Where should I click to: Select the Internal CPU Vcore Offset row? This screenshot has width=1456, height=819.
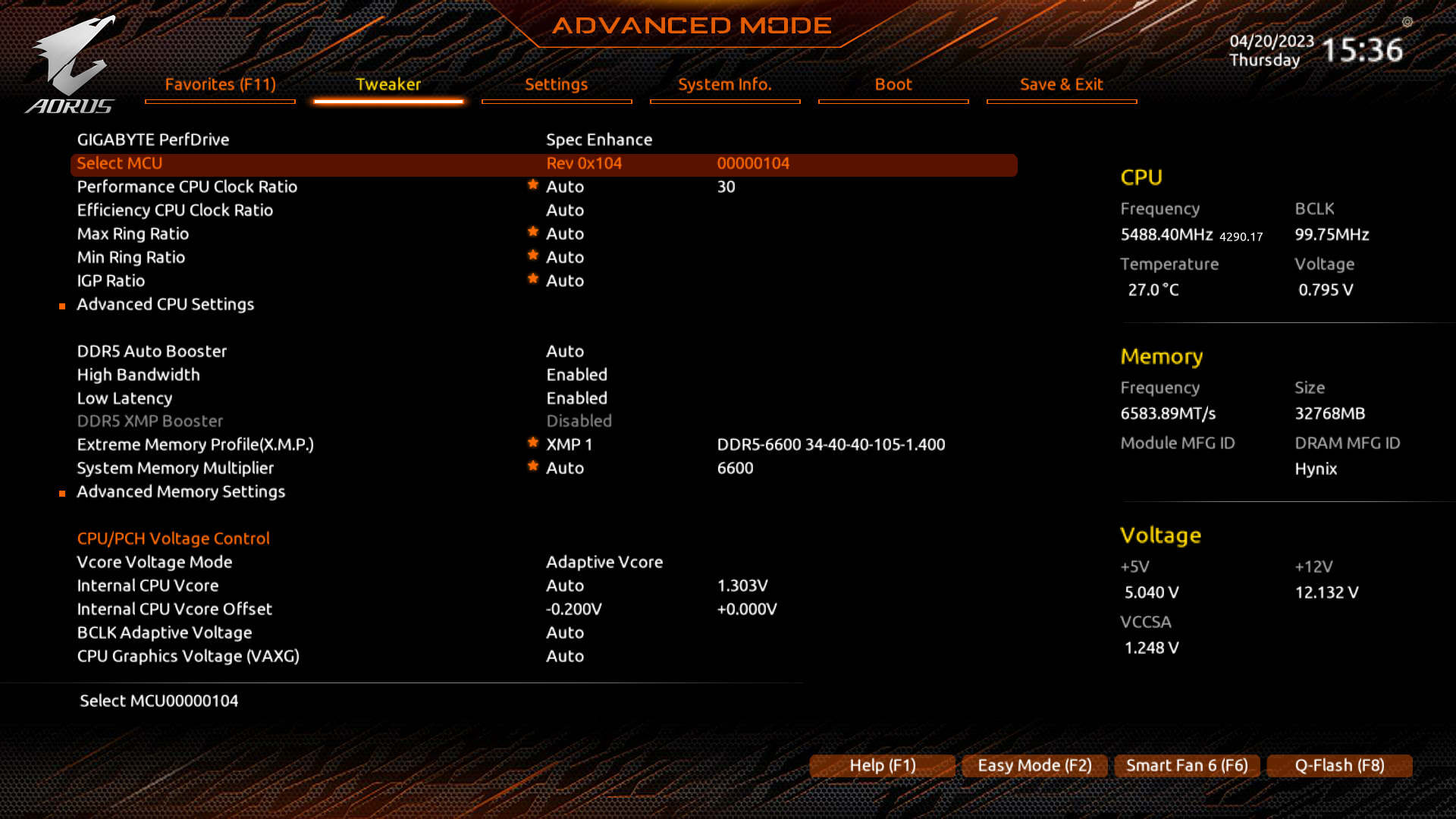(174, 609)
